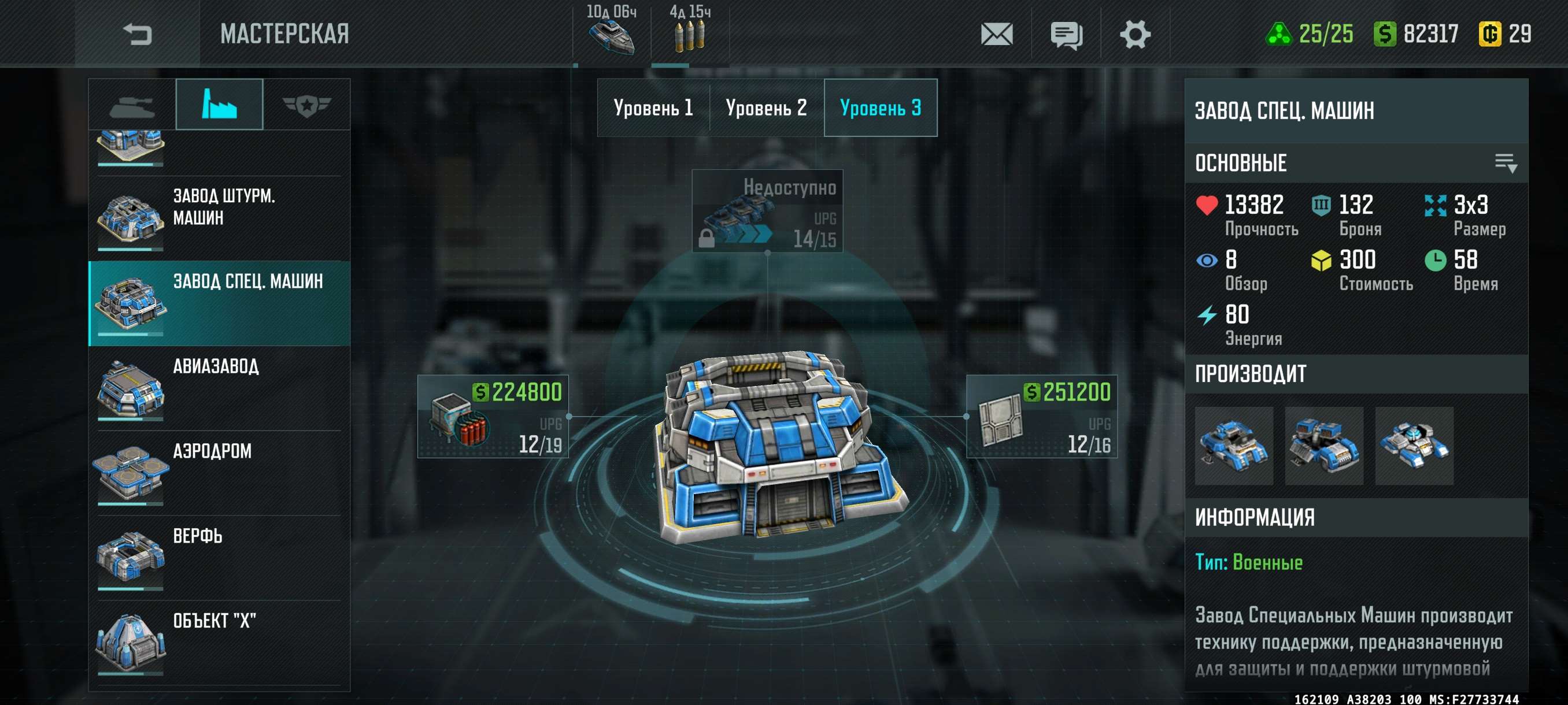1568x705 pixels.
Task: Open the chat messages window
Action: [x=1066, y=34]
